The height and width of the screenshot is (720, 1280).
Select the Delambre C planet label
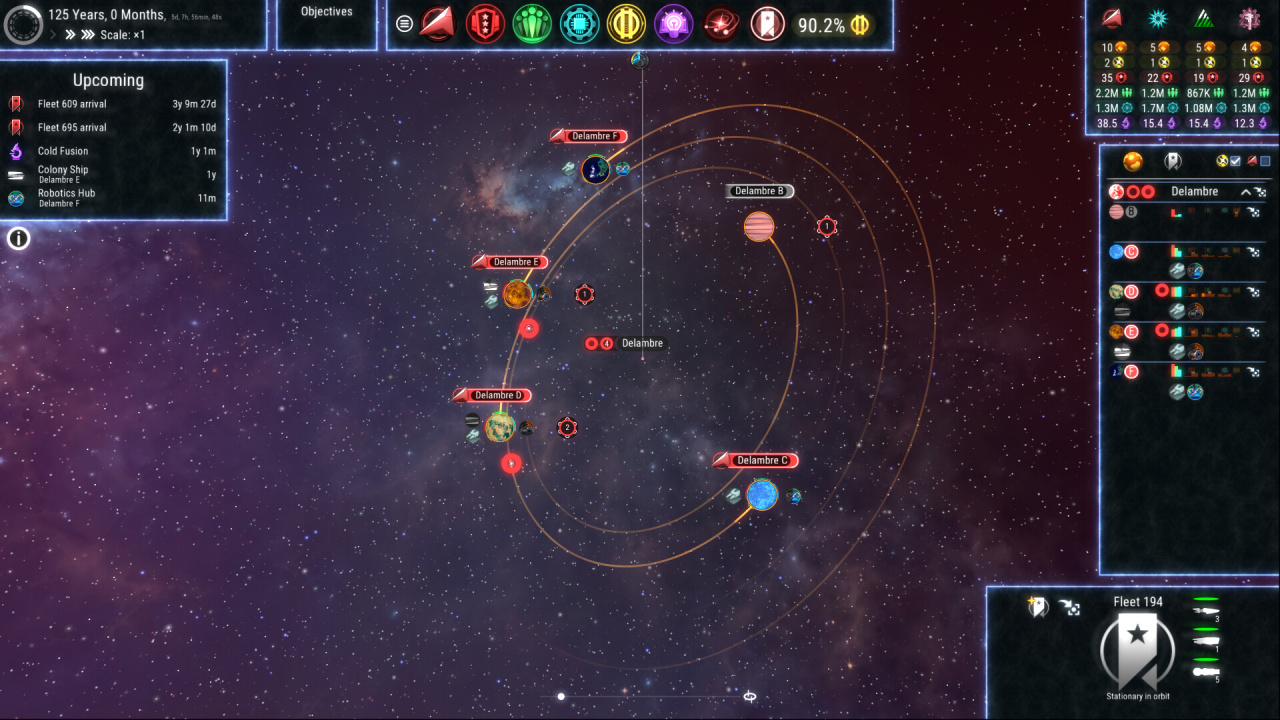coord(762,461)
